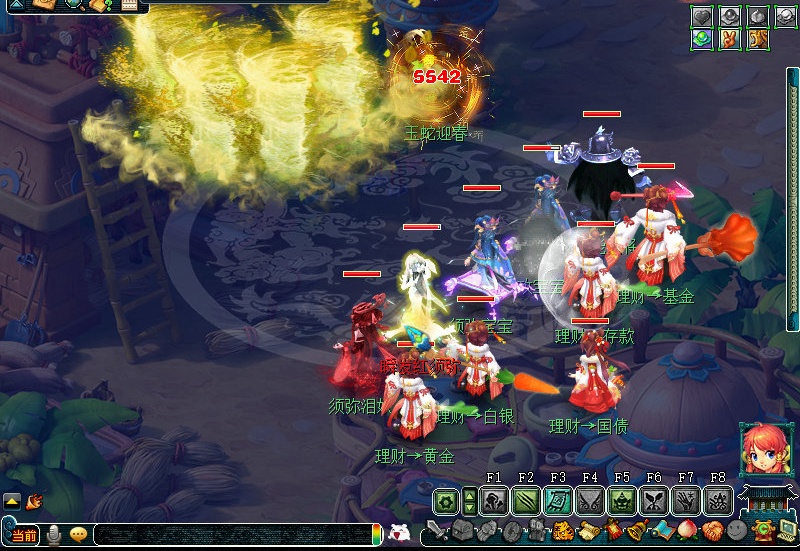Trigger the F3 talisman scroll skill
800x551 pixels.
point(558,500)
